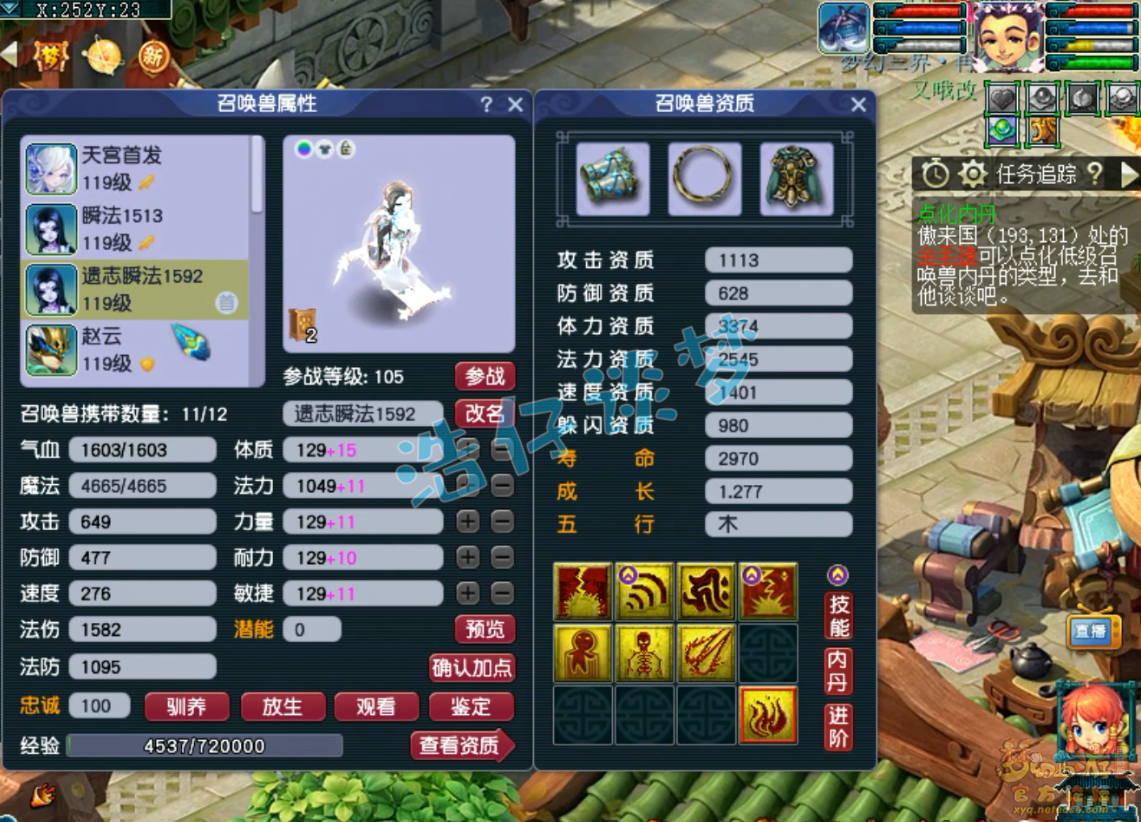
Task: Release the pet with 放生
Action: [x=282, y=707]
